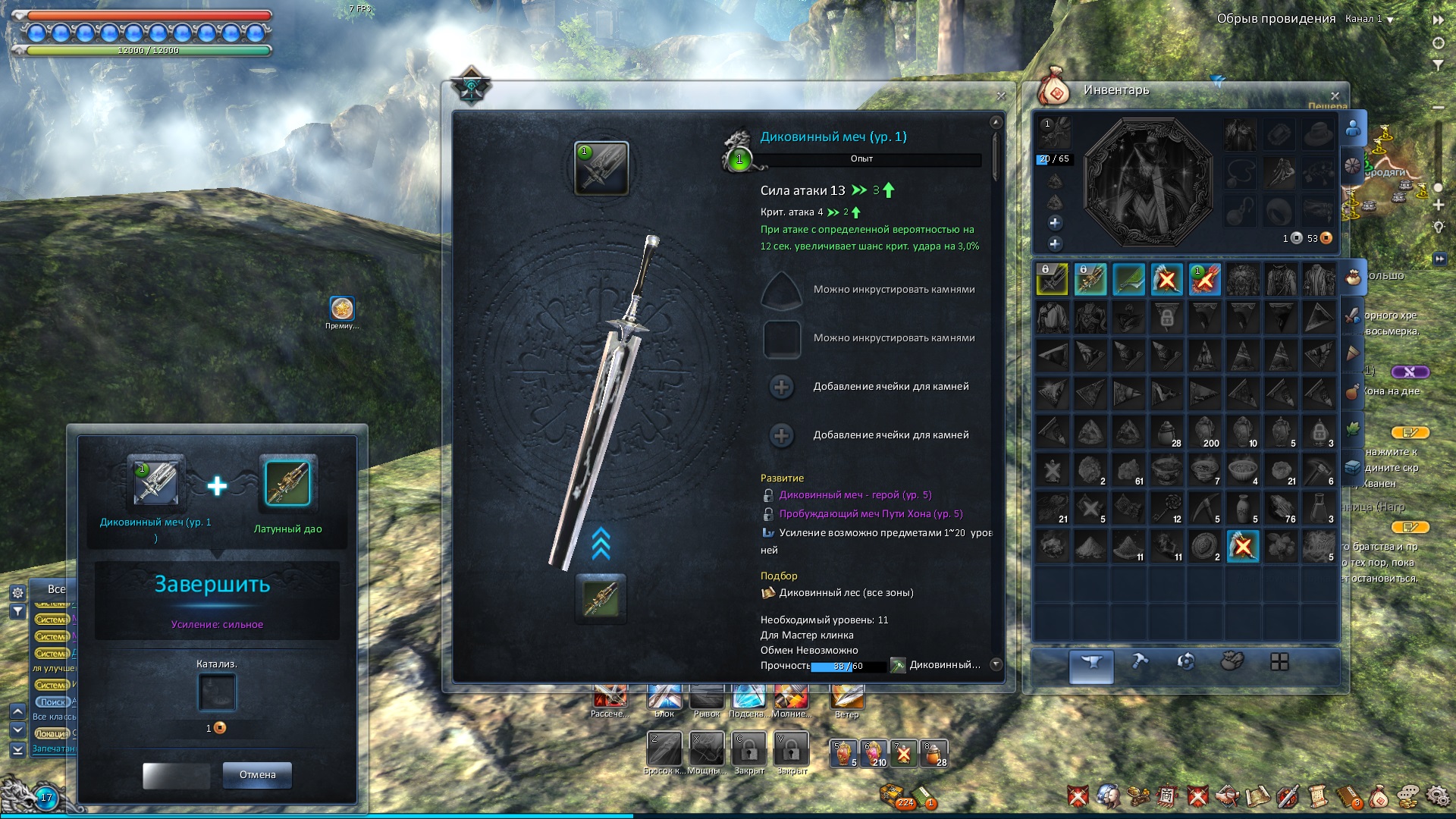1456x819 pixels.
Task: Open the settings gear in bottom-right menu
Action: click(x=1436, y=795)
